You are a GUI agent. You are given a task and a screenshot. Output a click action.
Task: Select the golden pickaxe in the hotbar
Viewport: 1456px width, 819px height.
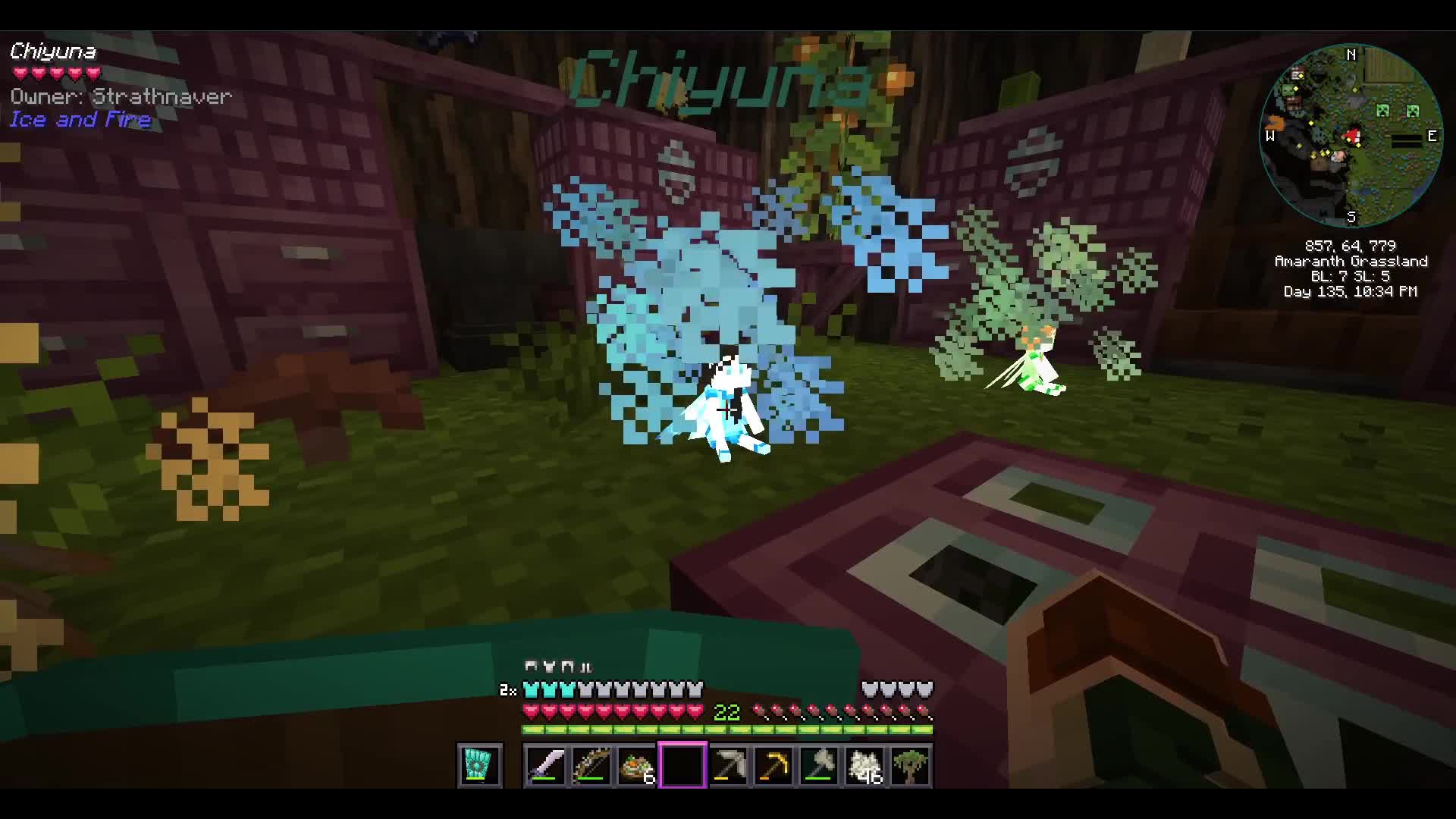coord(773,766)
